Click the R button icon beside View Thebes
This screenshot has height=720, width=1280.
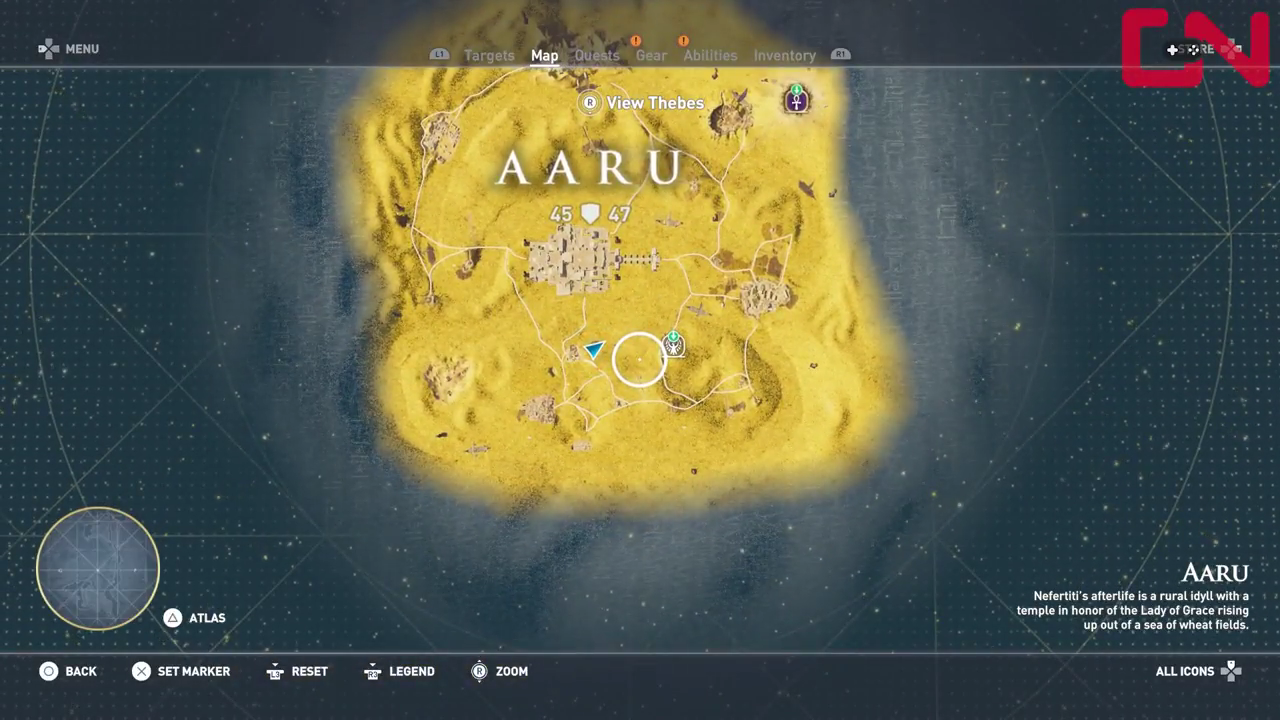pos(589,103)
